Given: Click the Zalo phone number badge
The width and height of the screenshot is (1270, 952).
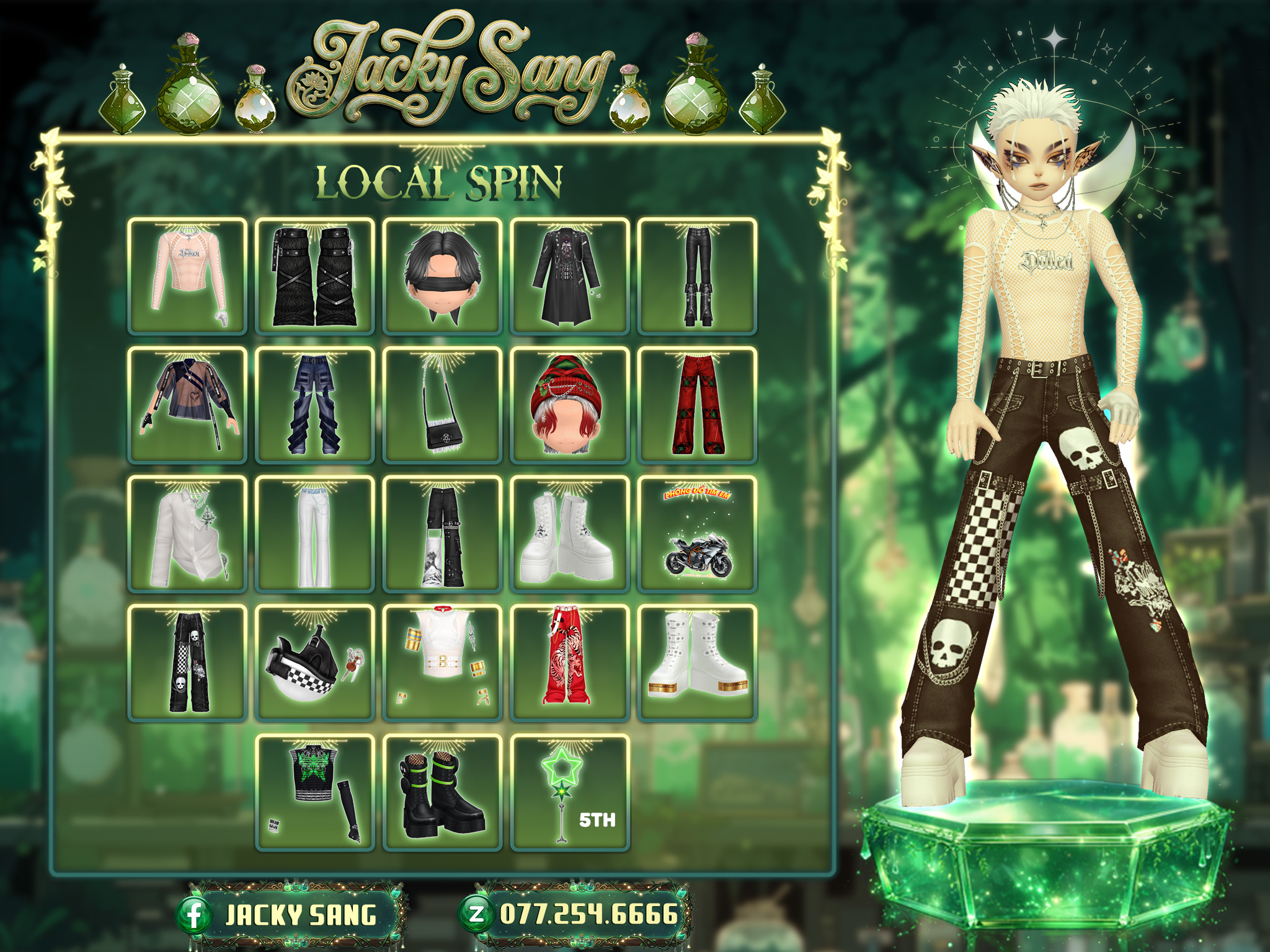Looking at the screenshot, I should pos(575,914).
